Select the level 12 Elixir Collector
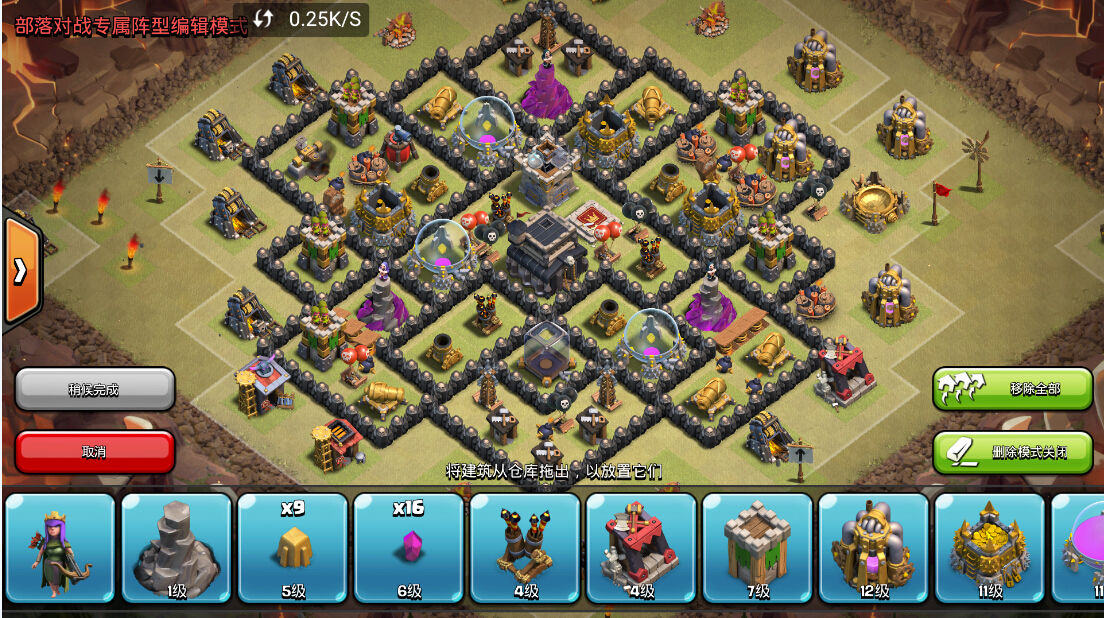The width and height of the screenshot is (1104, 618). (x=873, y=548)
